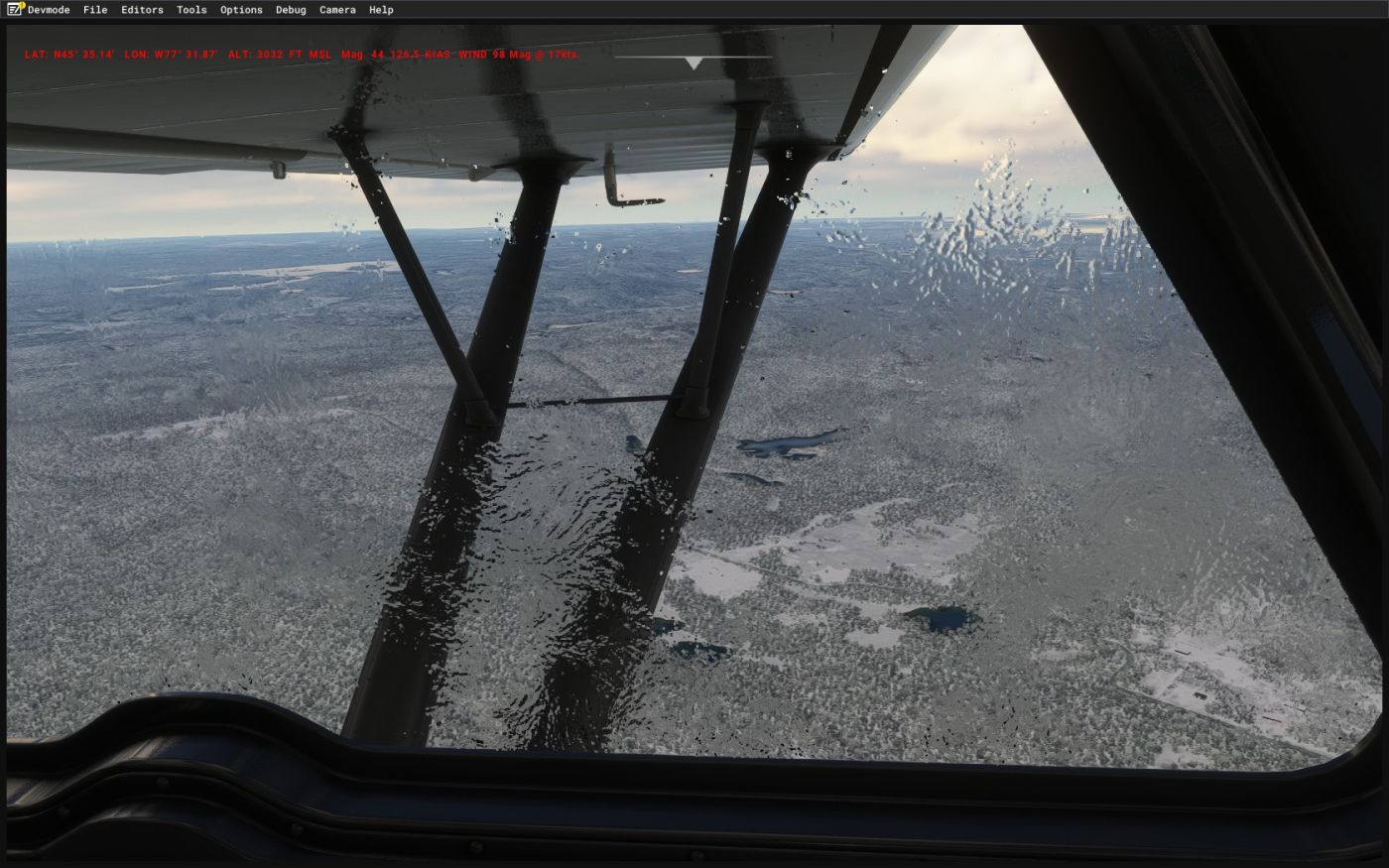
Task: Open the Tools menu
Action: click(191, 10)
